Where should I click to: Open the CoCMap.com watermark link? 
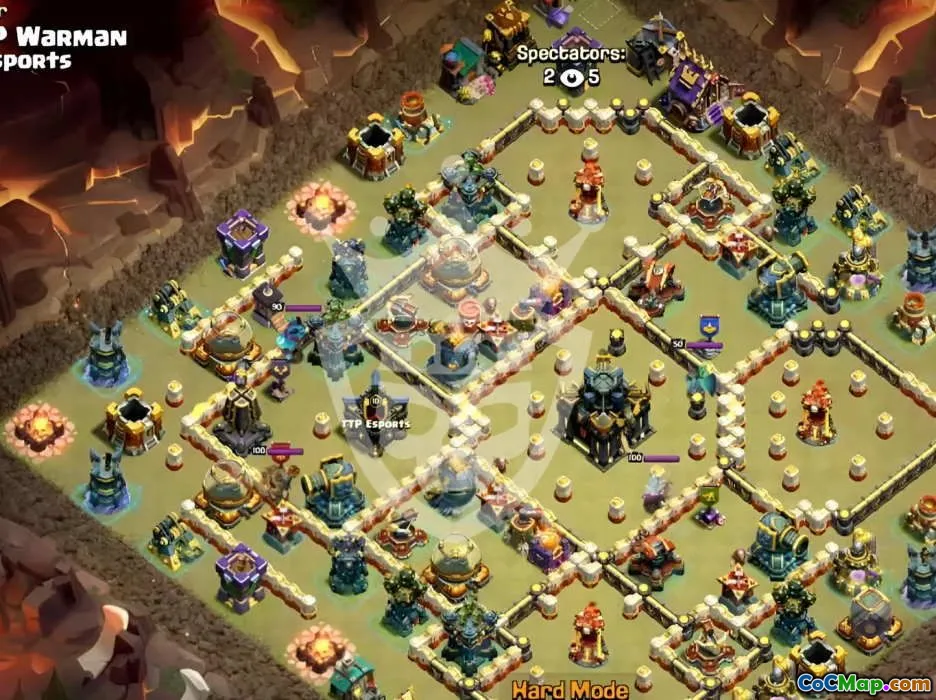pyautogui.click(x=863, y=685)
